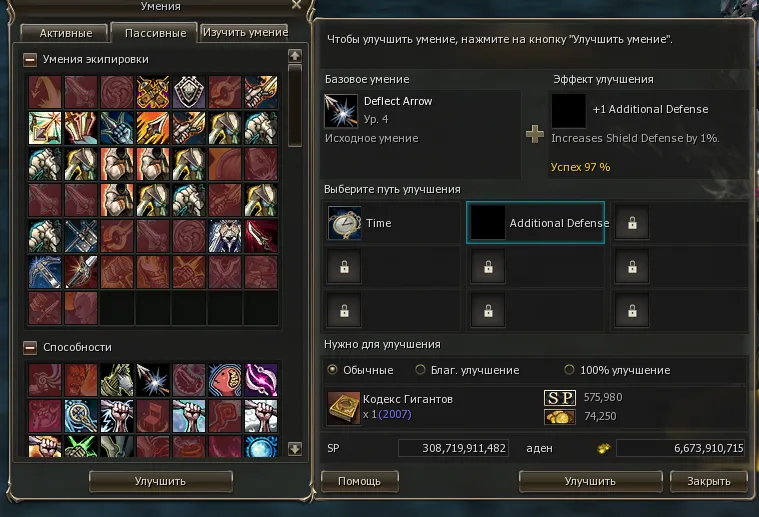The image size is (759, 517).
Task: Click the skill list scroll-down arrow
Action: 294,449
